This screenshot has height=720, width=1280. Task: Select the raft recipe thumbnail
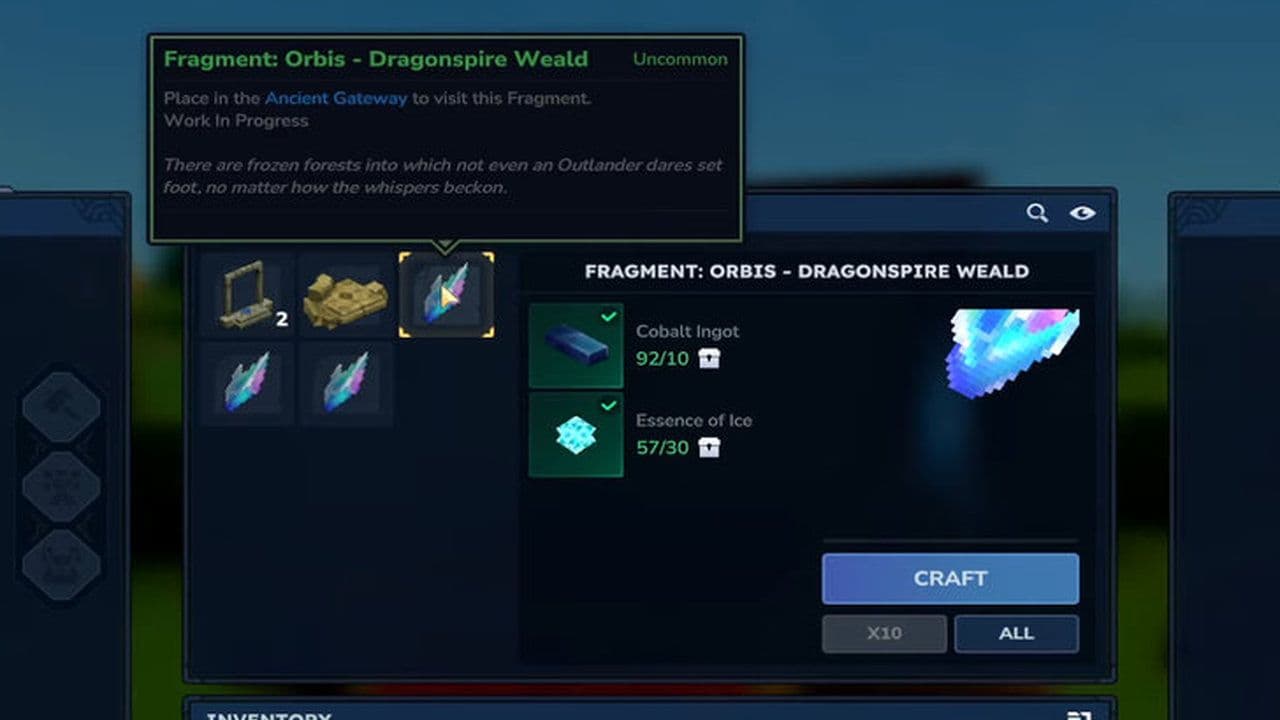click(x=346, y=294)
